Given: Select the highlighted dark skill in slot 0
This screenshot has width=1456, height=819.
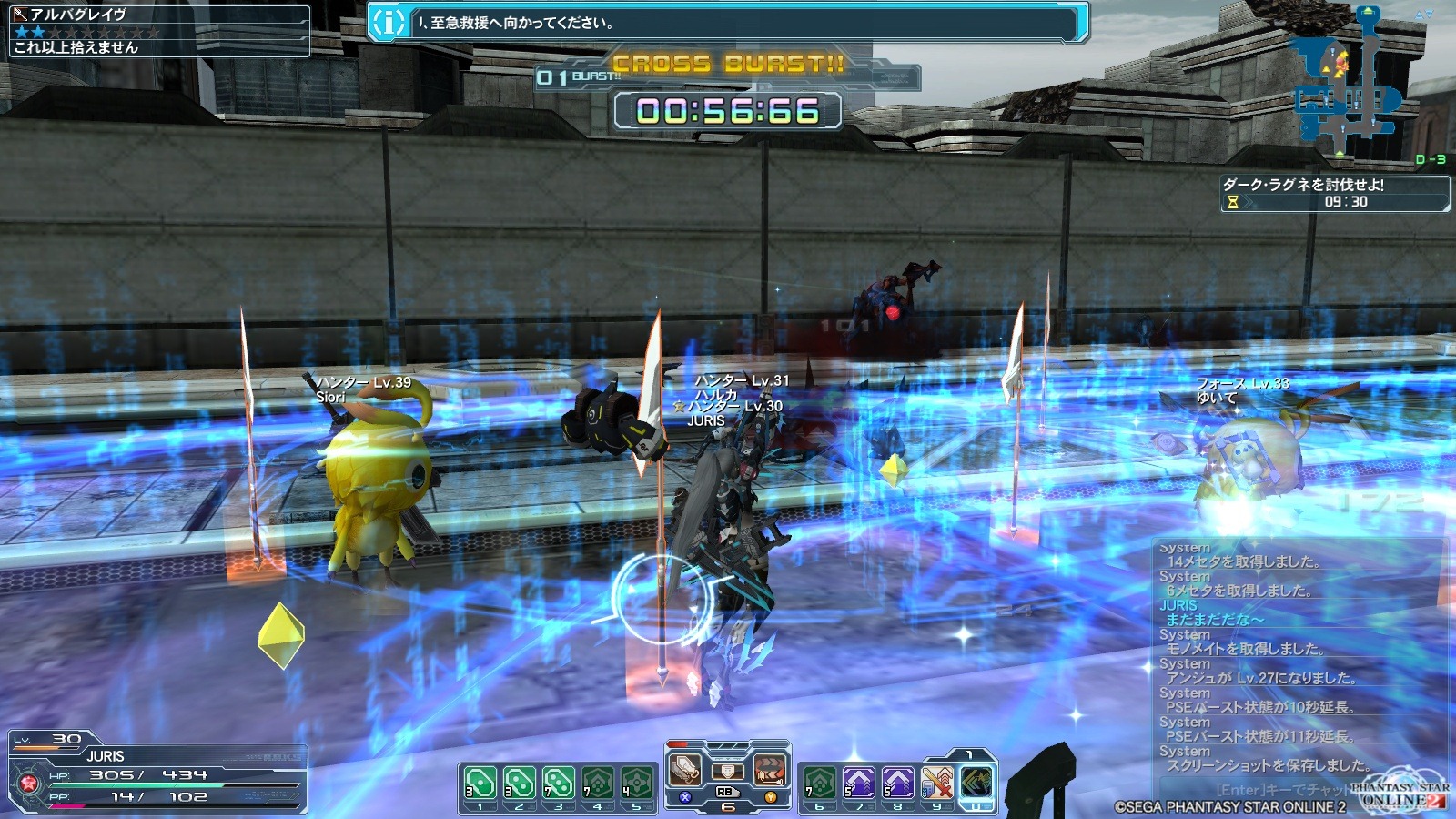Looking at the screenshot, I should click(x=976, y=783).
